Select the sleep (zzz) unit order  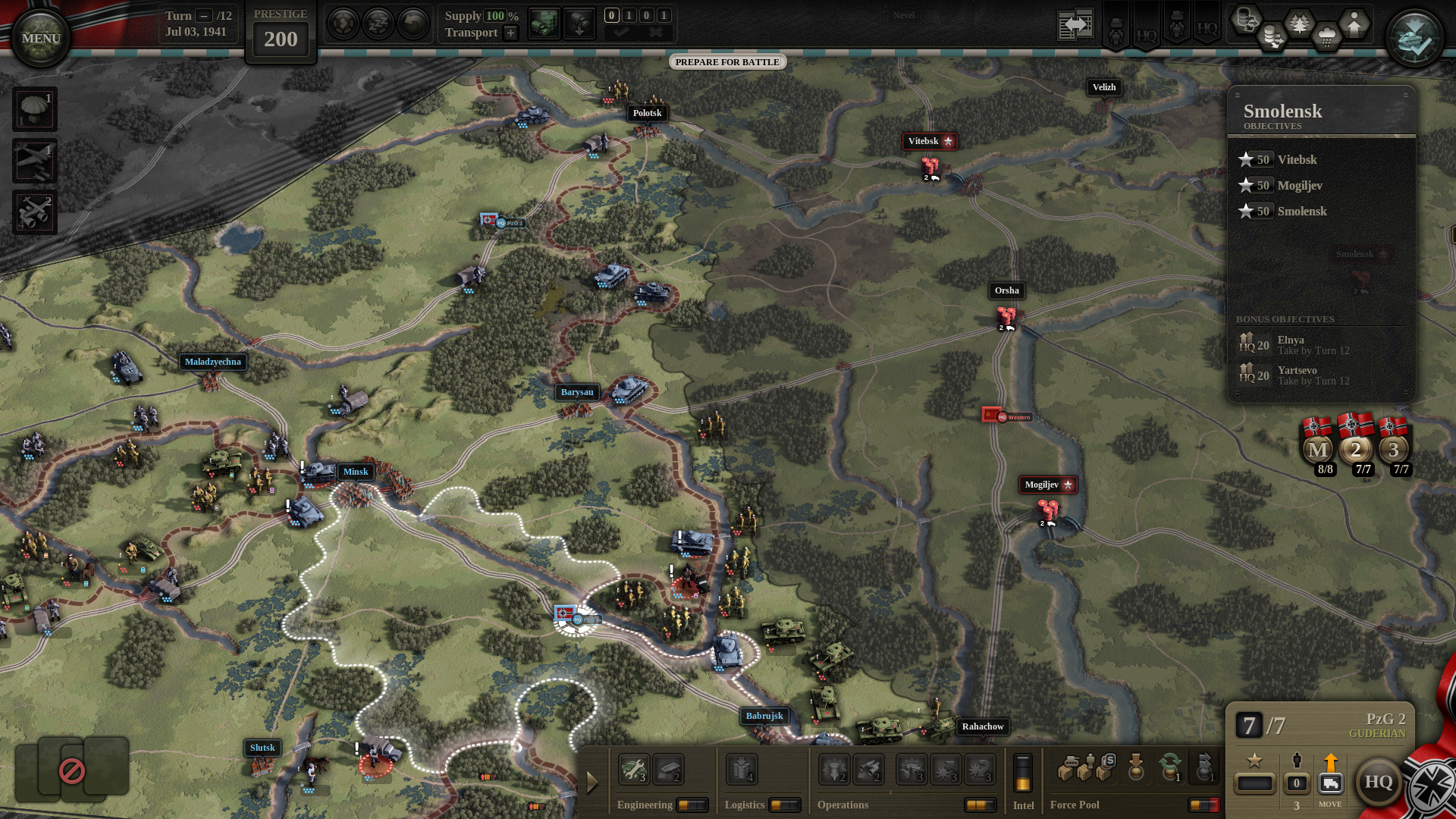click(x=378, y=24)
